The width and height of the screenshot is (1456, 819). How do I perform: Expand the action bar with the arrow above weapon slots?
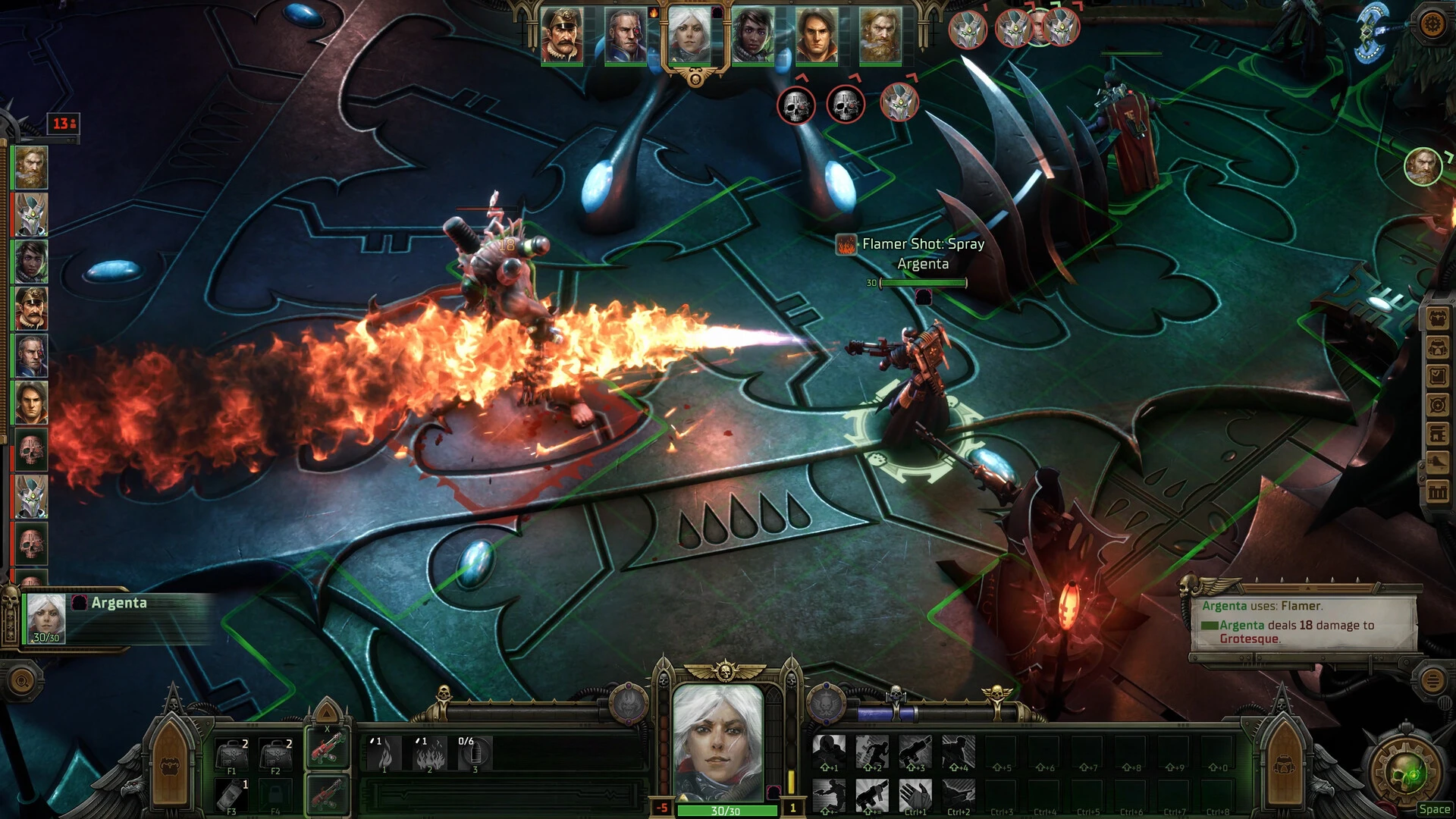[x=327, y=715]
